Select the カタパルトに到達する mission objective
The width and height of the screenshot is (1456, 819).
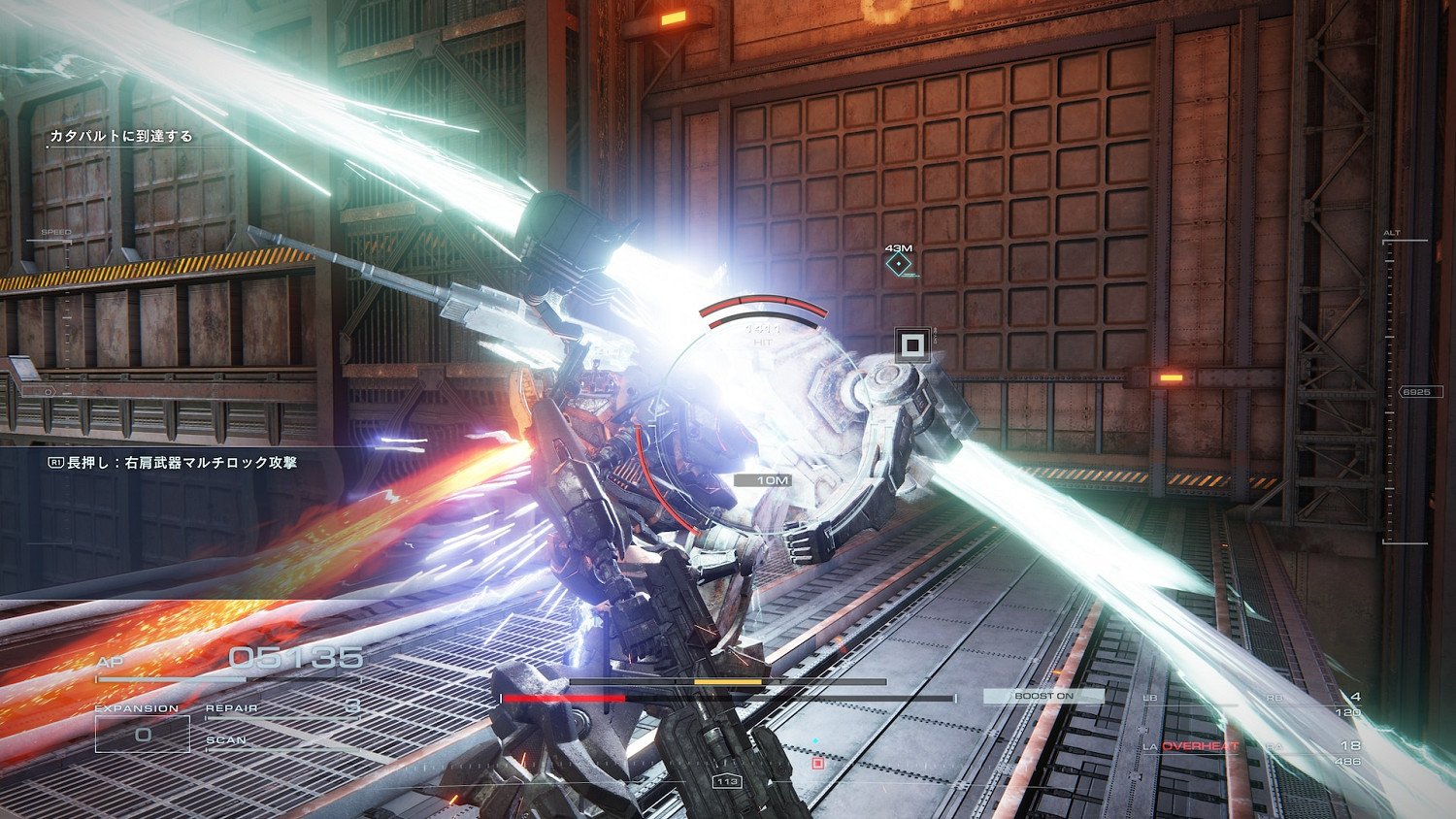point(121,137)
